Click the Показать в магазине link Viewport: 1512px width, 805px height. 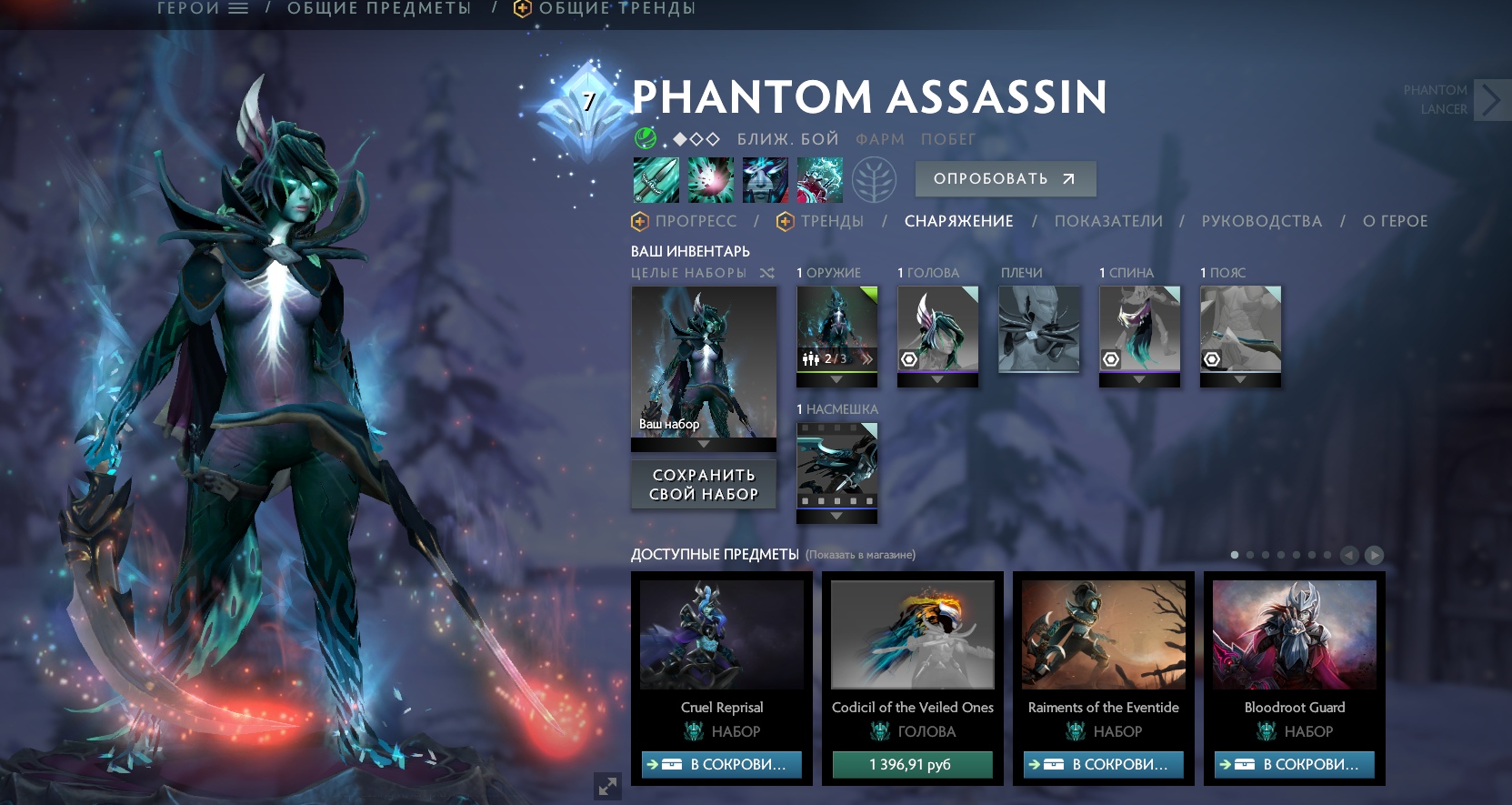click(x=860, y=555)
